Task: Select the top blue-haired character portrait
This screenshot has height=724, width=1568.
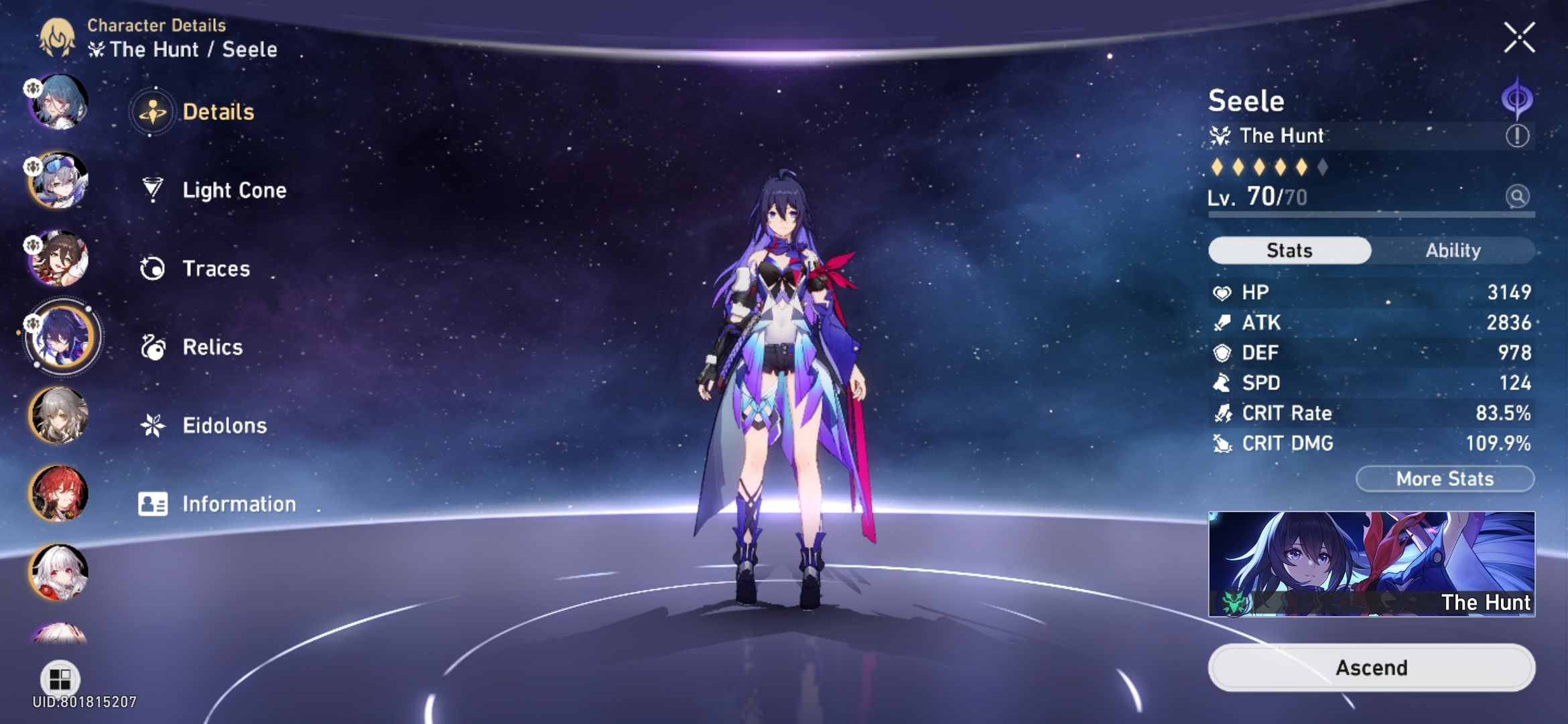Action: [x=59, y=102]
